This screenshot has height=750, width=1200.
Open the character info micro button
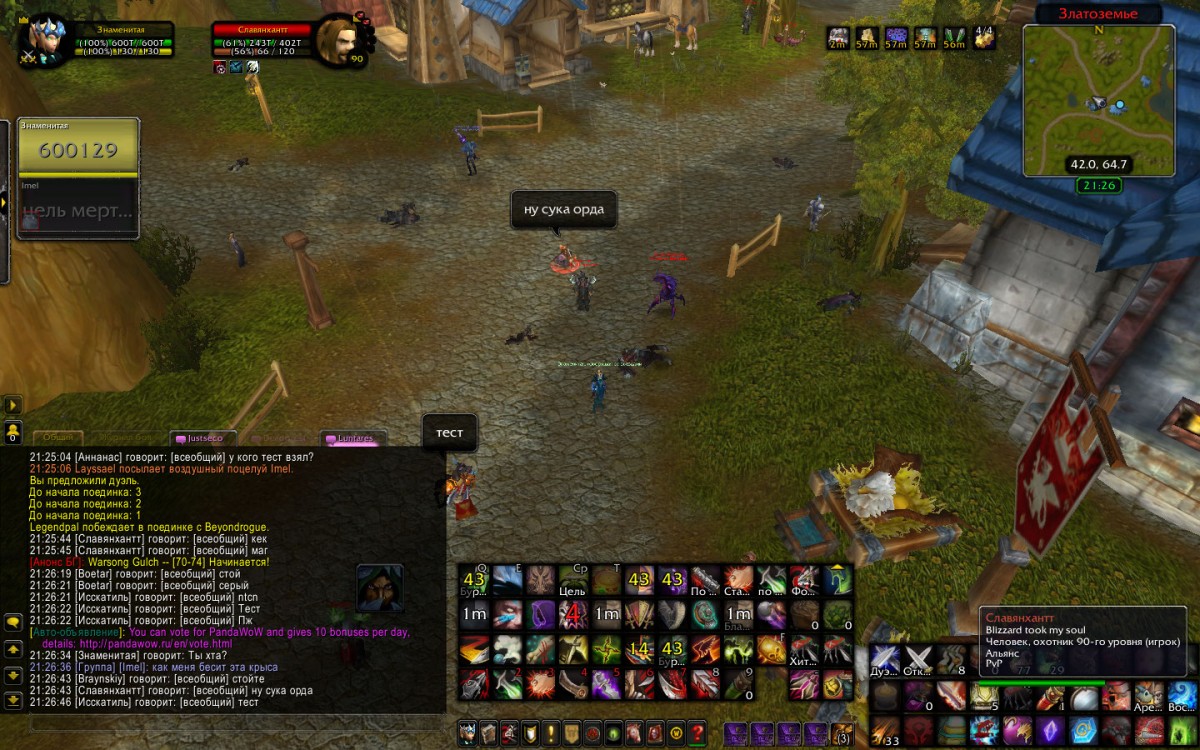[x=468, y=733]
